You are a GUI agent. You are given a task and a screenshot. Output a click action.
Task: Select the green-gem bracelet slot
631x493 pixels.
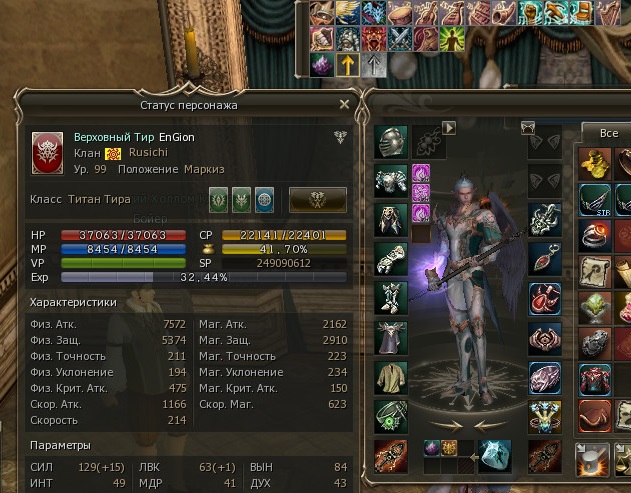(390, 415)
